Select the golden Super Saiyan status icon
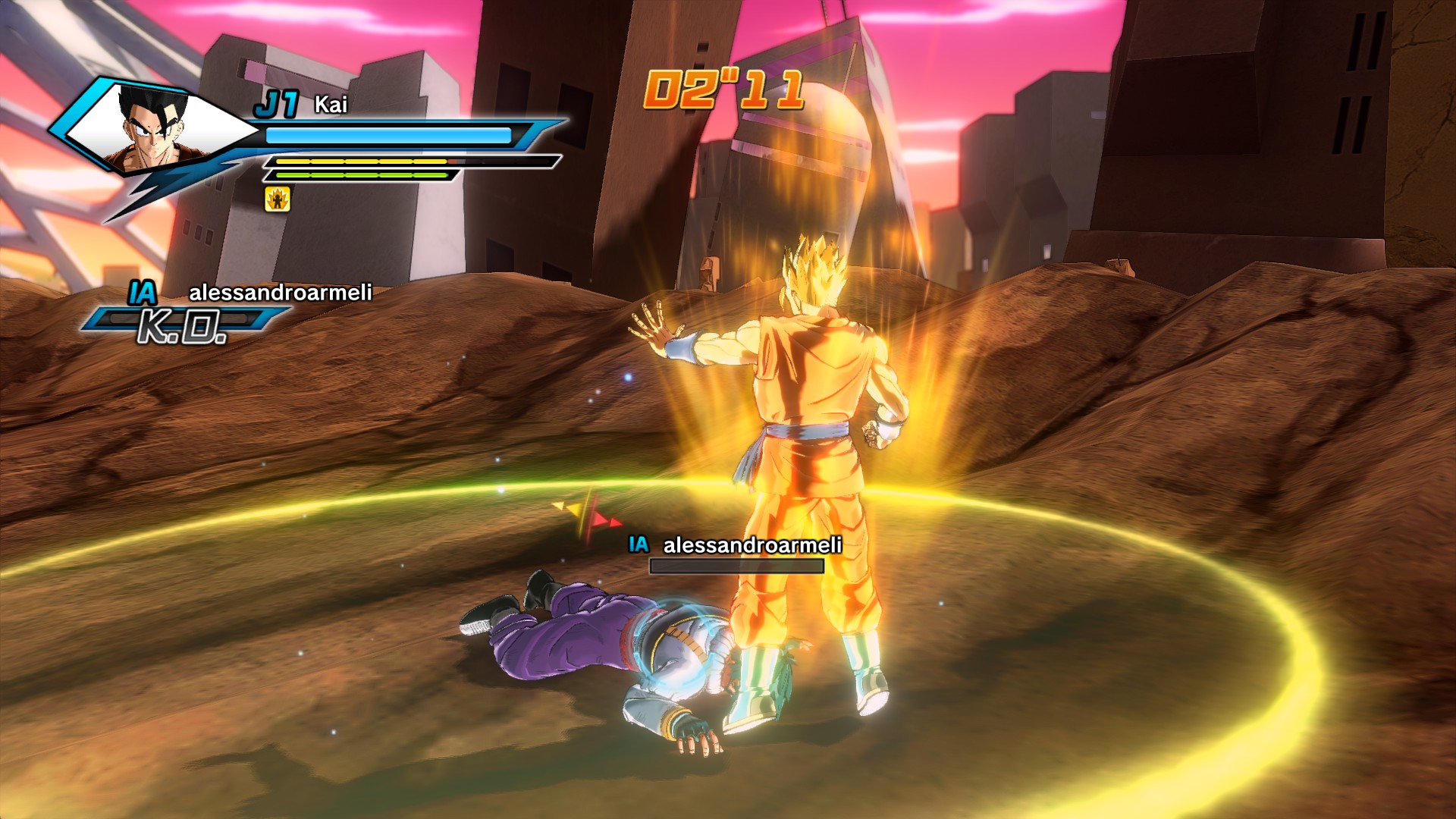Screen dimensions: 1456x819 pos(278,199)
